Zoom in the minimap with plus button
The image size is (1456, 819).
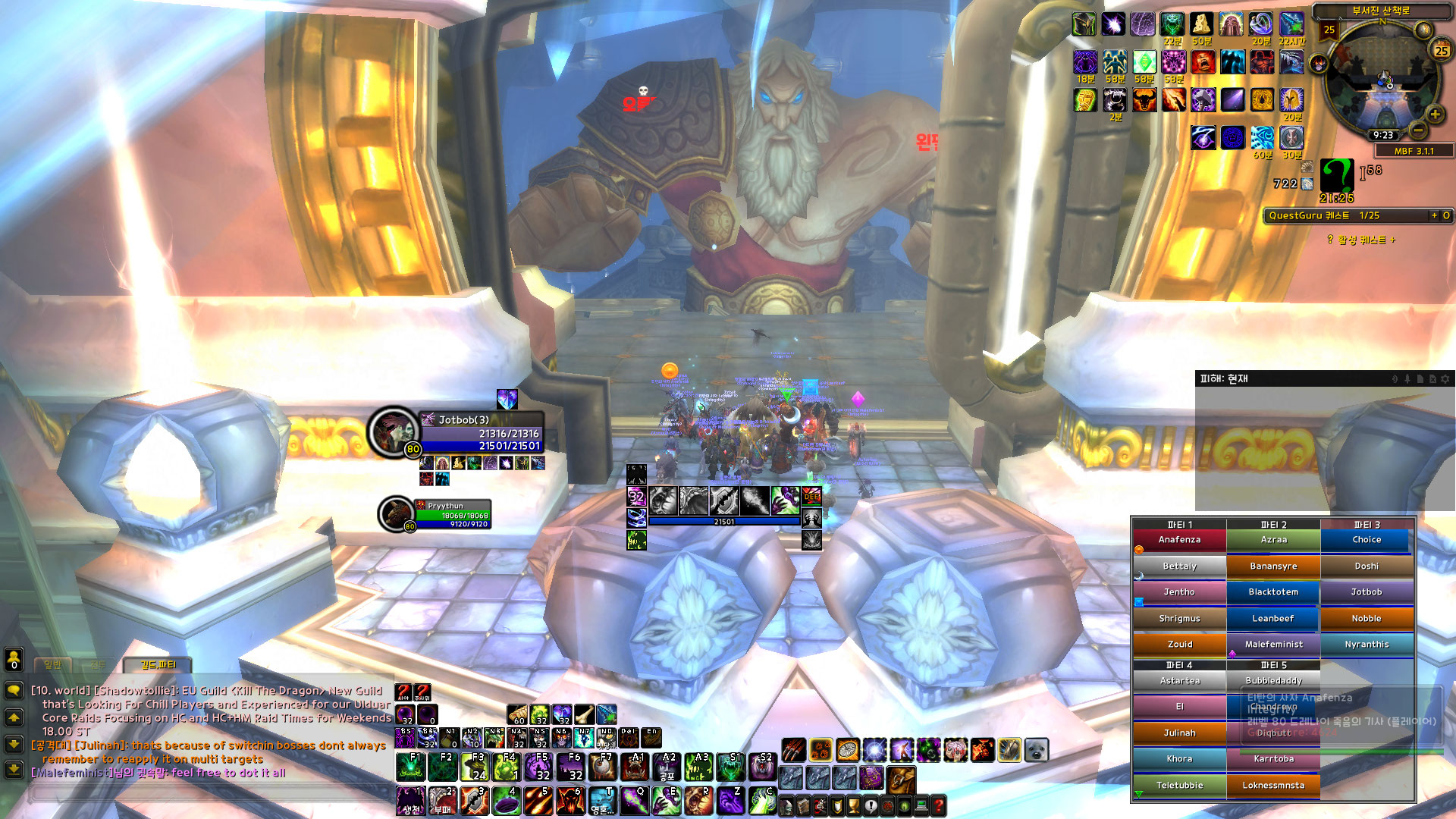click(1435, 115)
